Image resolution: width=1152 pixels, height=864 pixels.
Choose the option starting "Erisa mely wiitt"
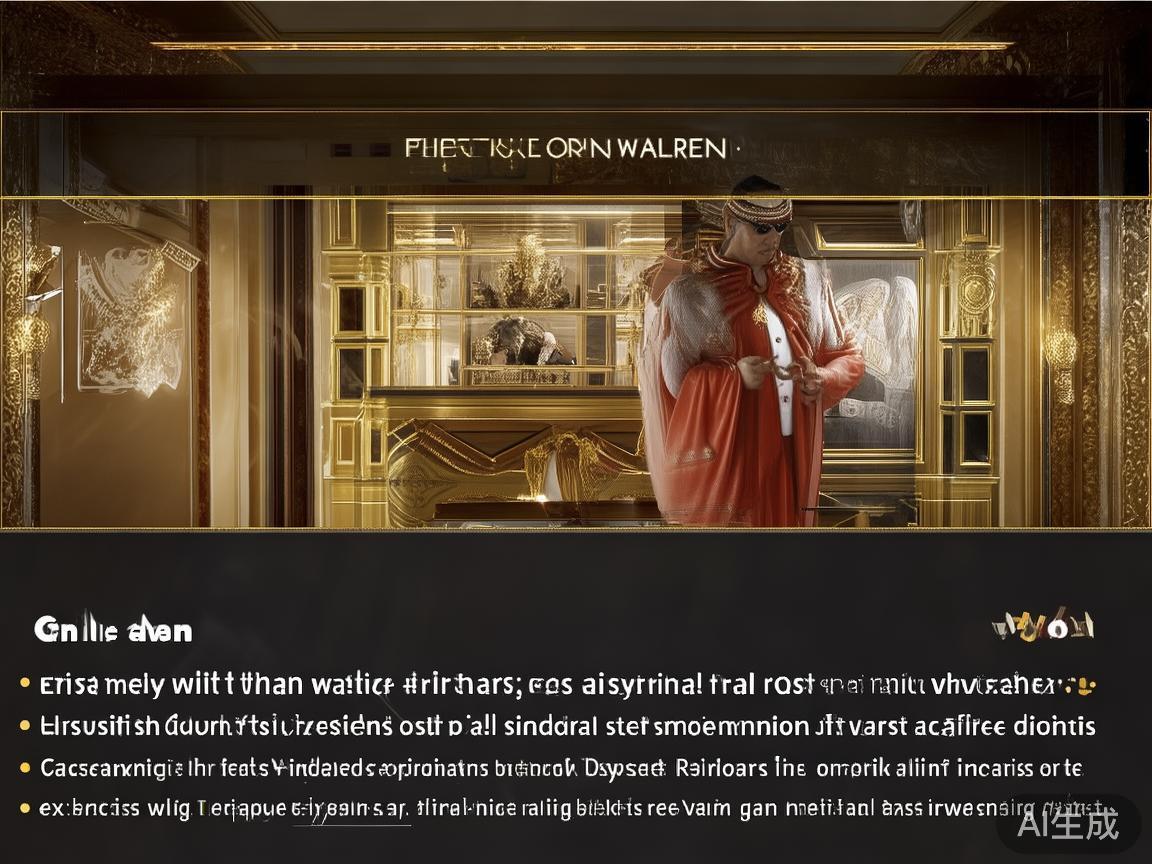click(560, 686)
